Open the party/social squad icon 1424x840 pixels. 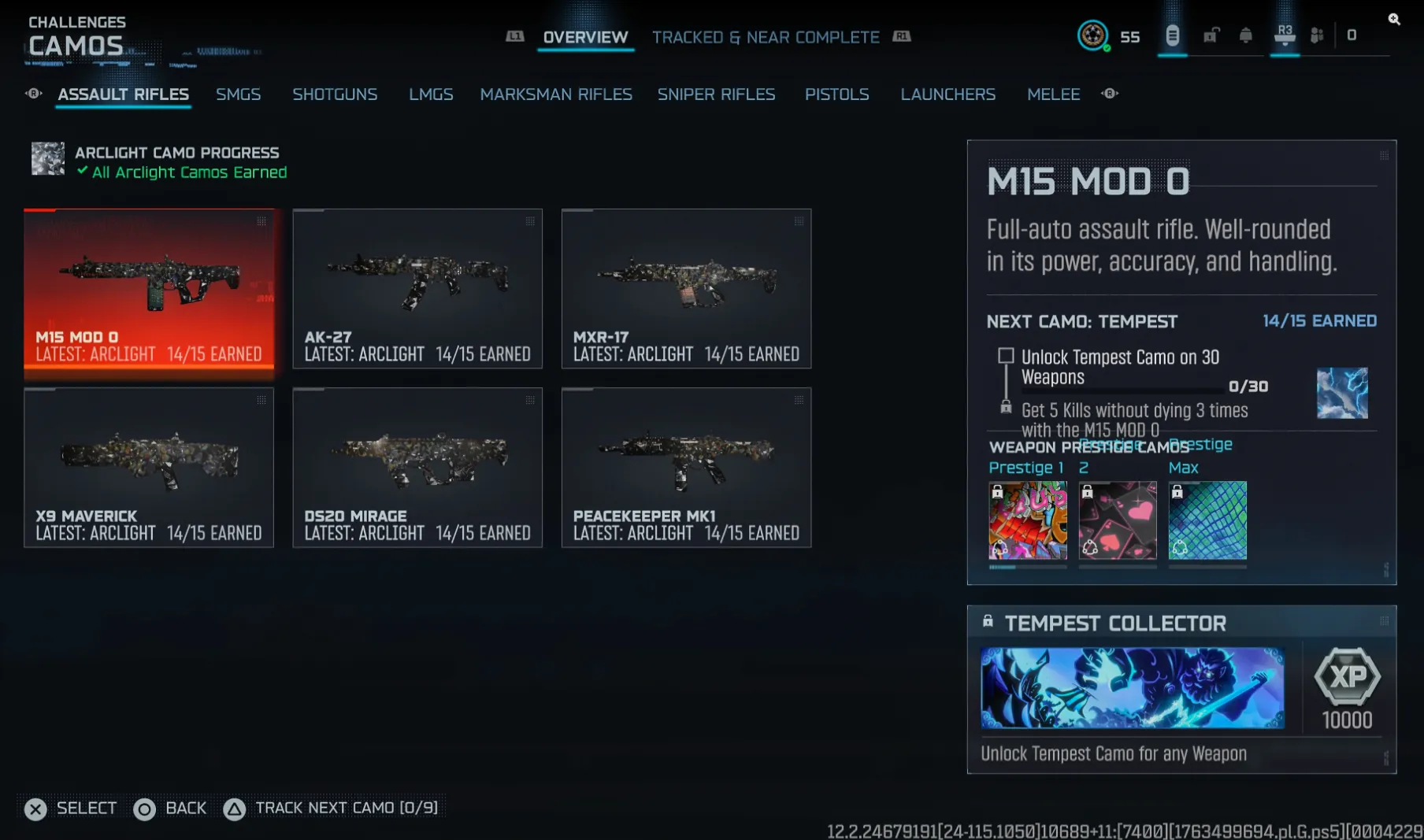pos(1317,35)
